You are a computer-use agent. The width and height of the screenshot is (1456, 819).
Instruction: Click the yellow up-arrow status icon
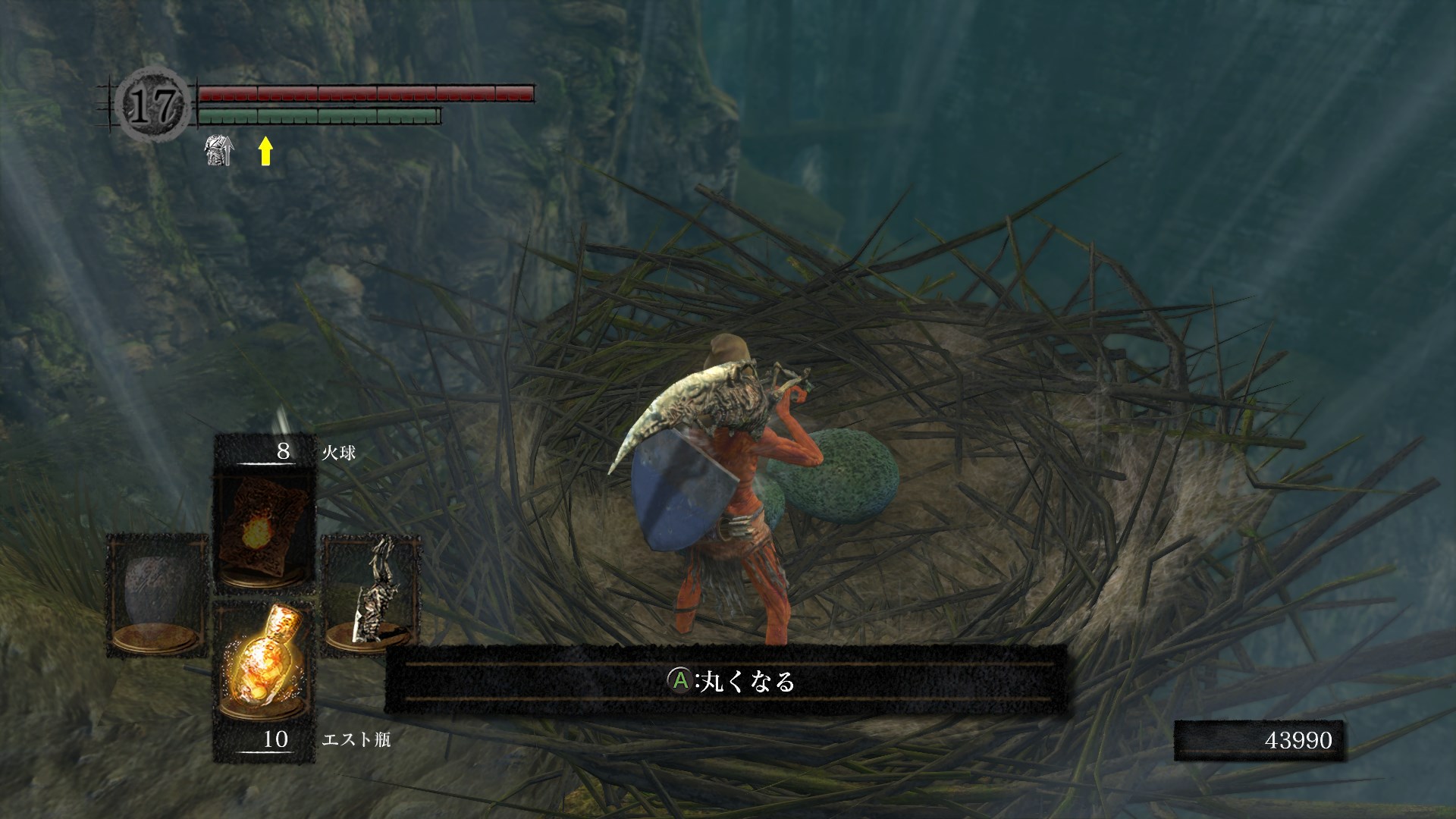coord(265,150)
